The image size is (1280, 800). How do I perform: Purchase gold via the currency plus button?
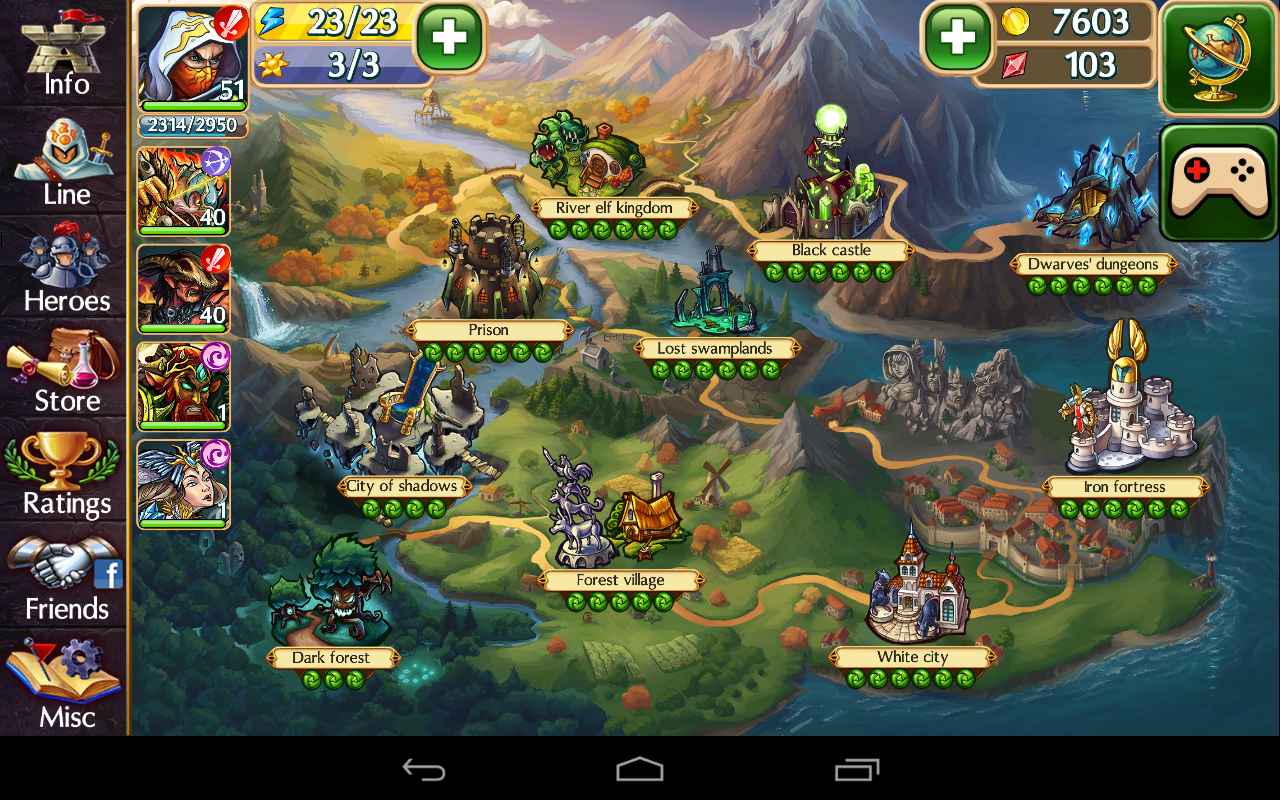point(957,38)
